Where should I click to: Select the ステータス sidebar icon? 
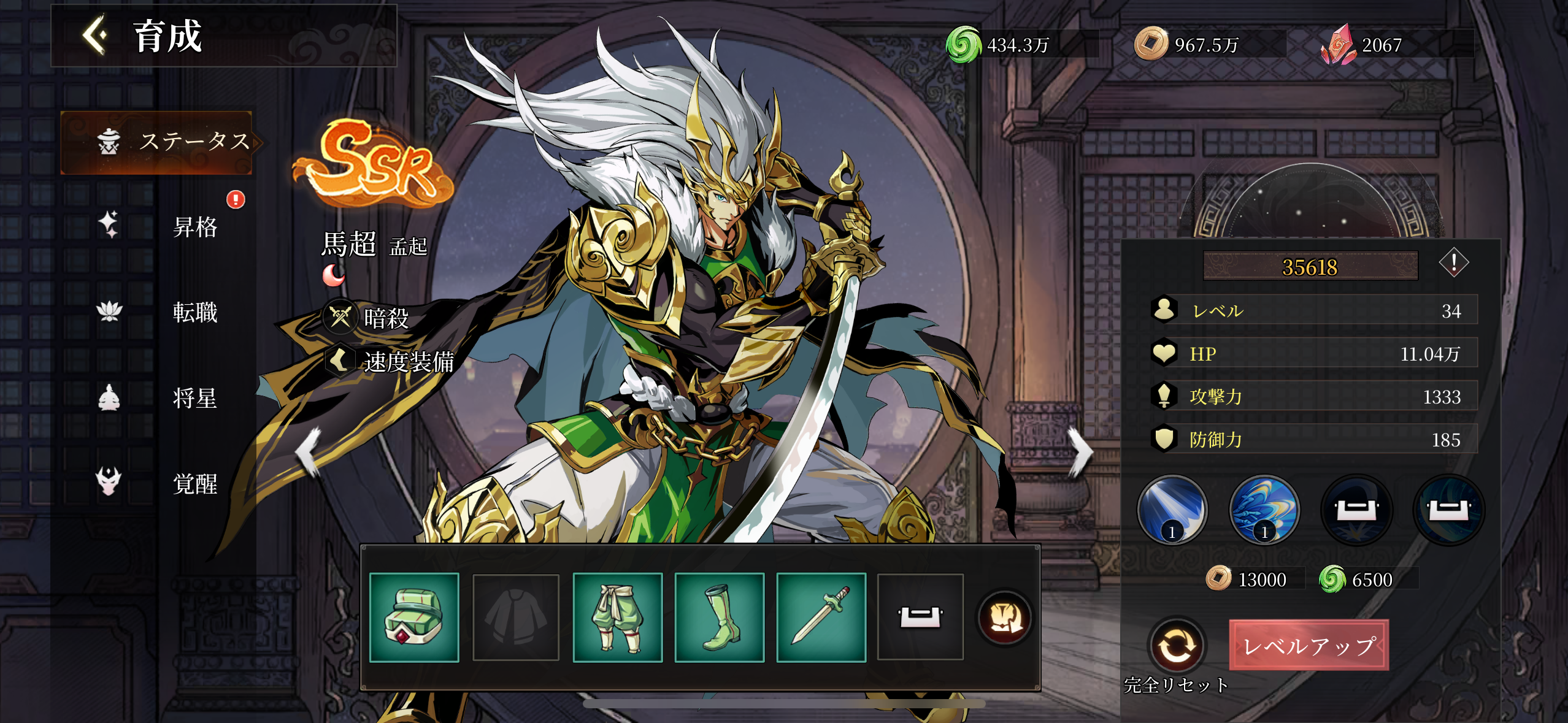[108, 142]
